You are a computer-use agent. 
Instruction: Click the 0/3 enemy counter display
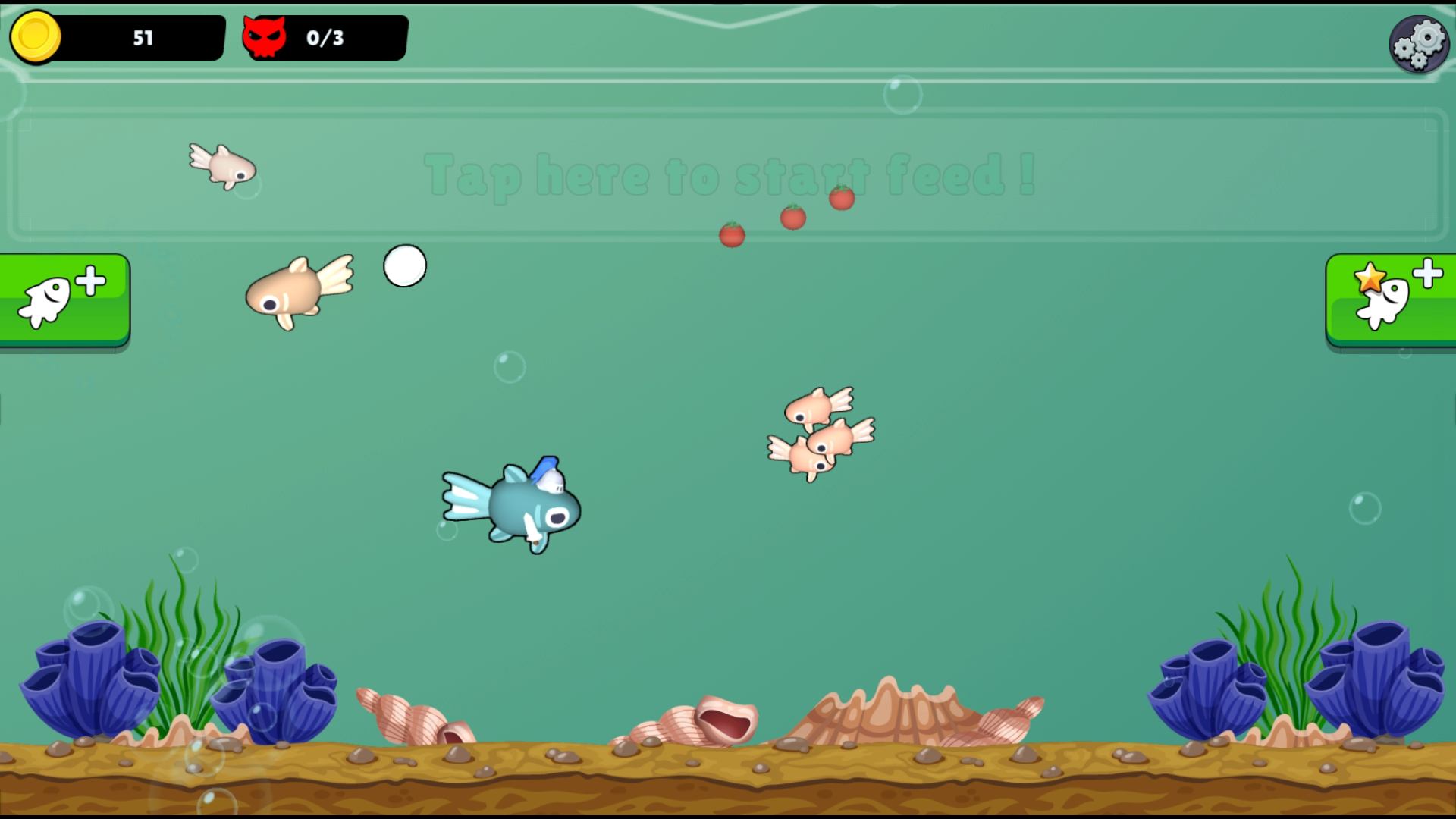point(326,36)
